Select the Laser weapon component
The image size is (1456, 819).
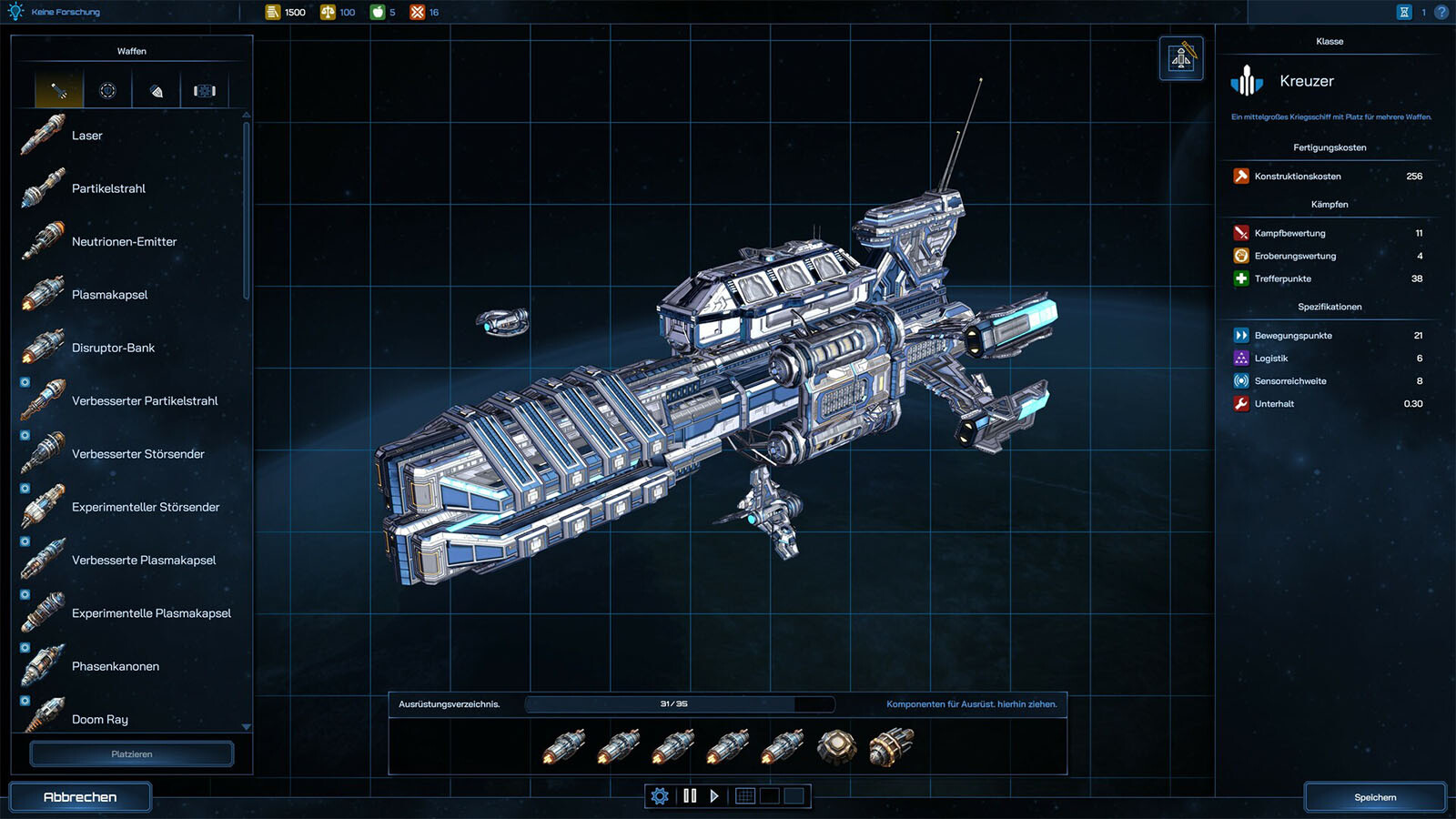(86, 136)
